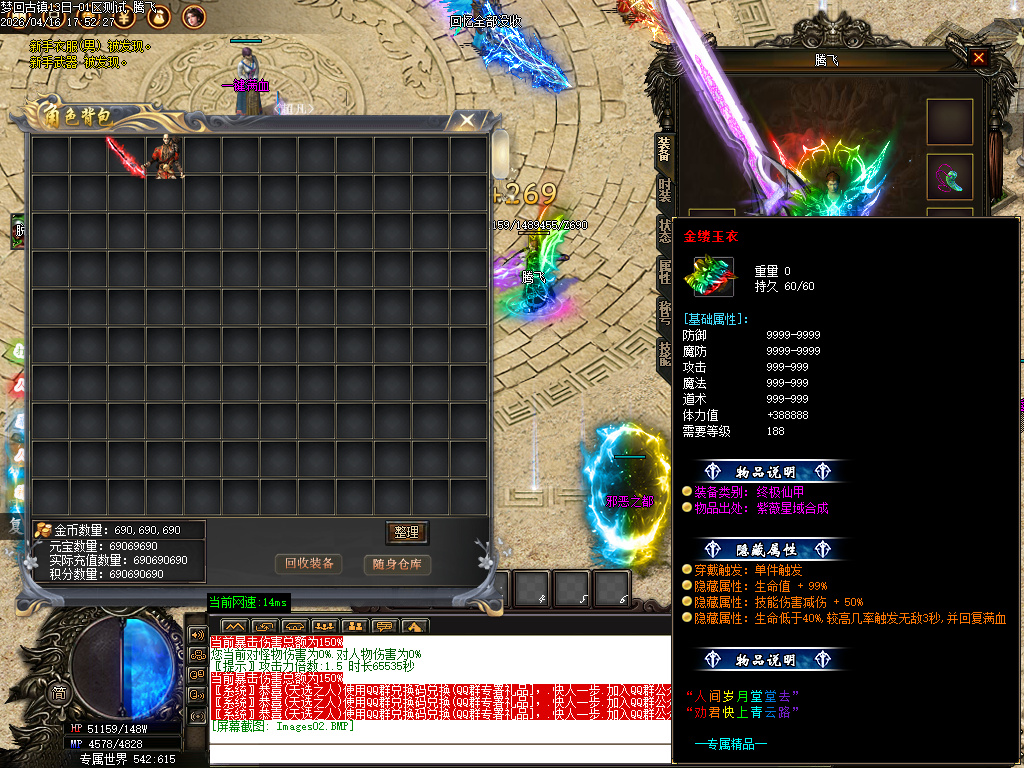Close the character backpack window
This screenshot has width=1024, height=768.
467,121
